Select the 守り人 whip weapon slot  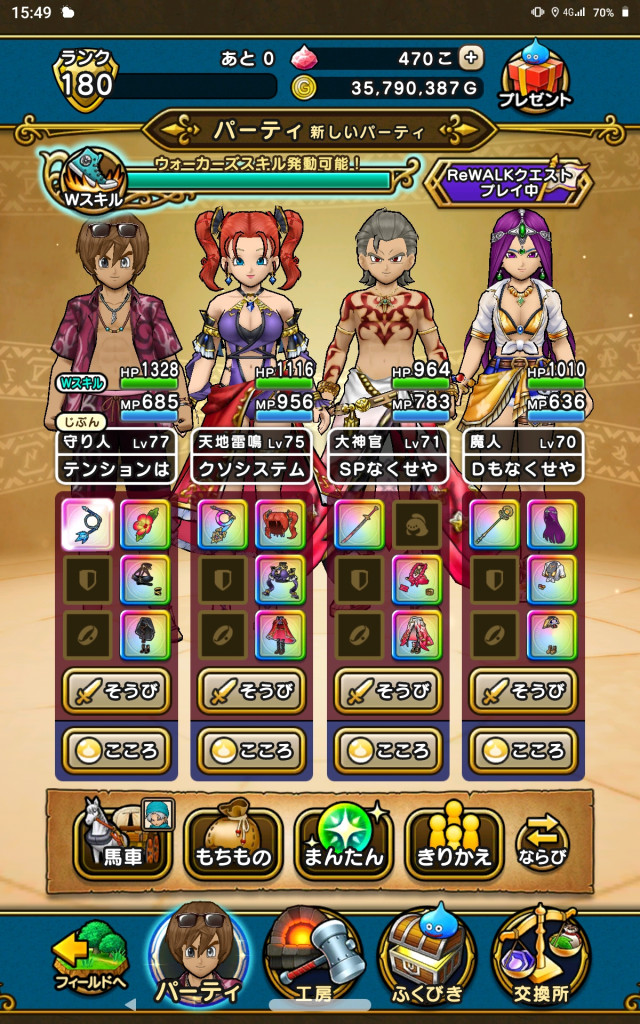[88, 525]
